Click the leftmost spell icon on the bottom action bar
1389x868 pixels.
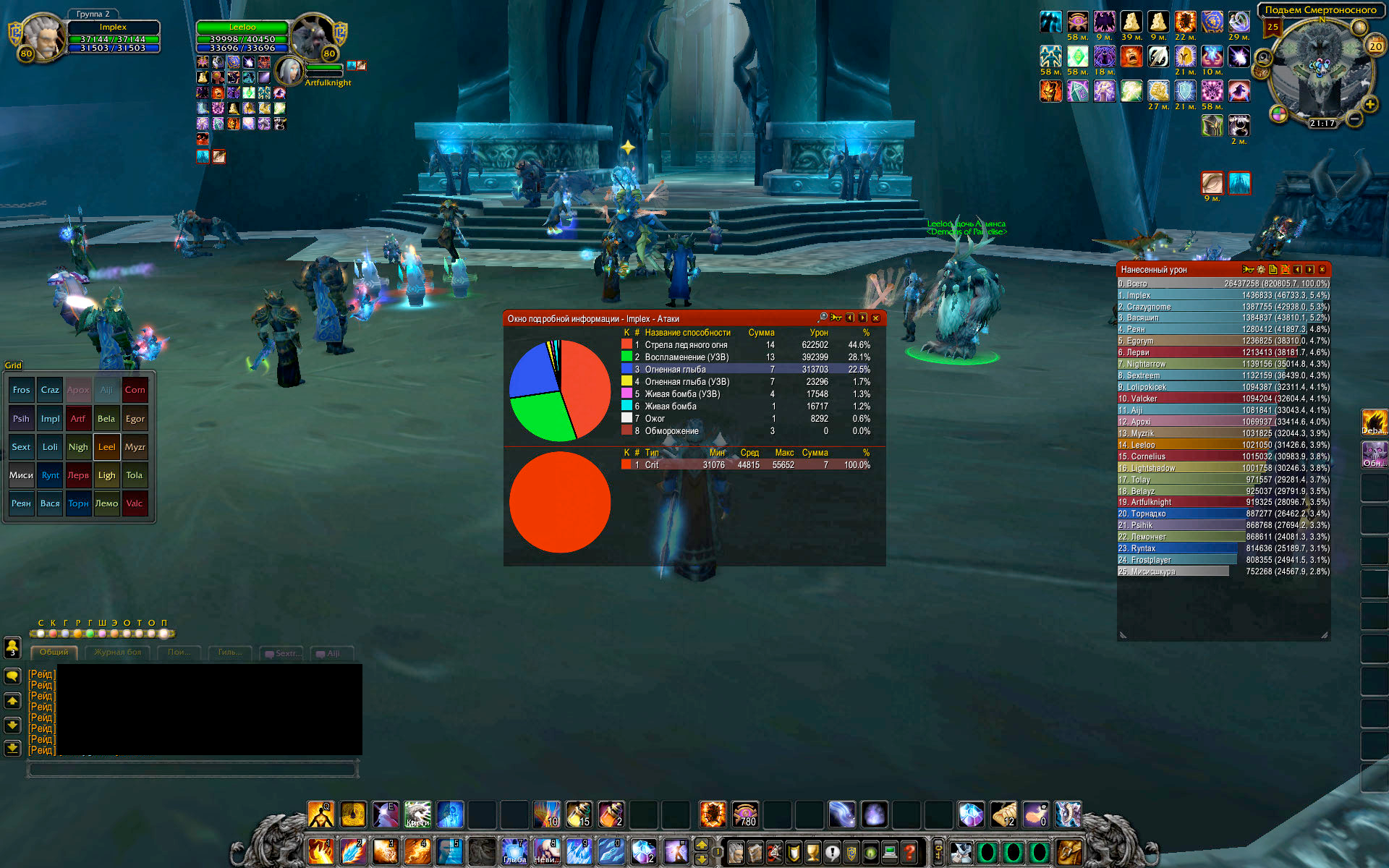coord(320,814)
